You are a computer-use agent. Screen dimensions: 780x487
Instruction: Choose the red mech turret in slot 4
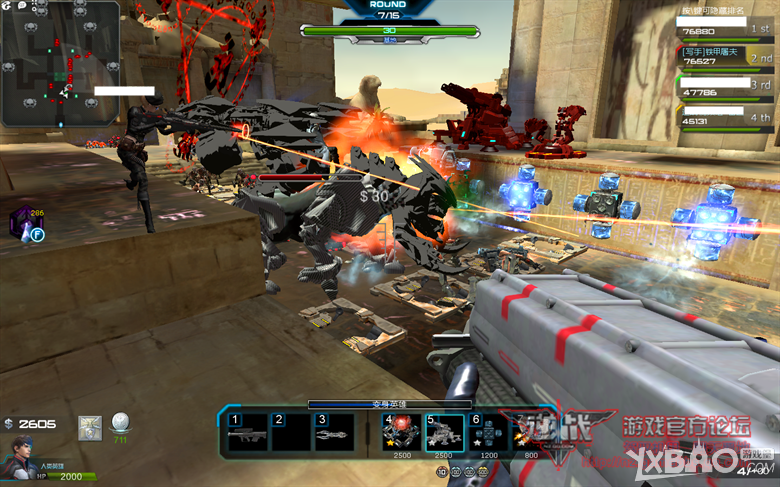[x=401, y=432]
